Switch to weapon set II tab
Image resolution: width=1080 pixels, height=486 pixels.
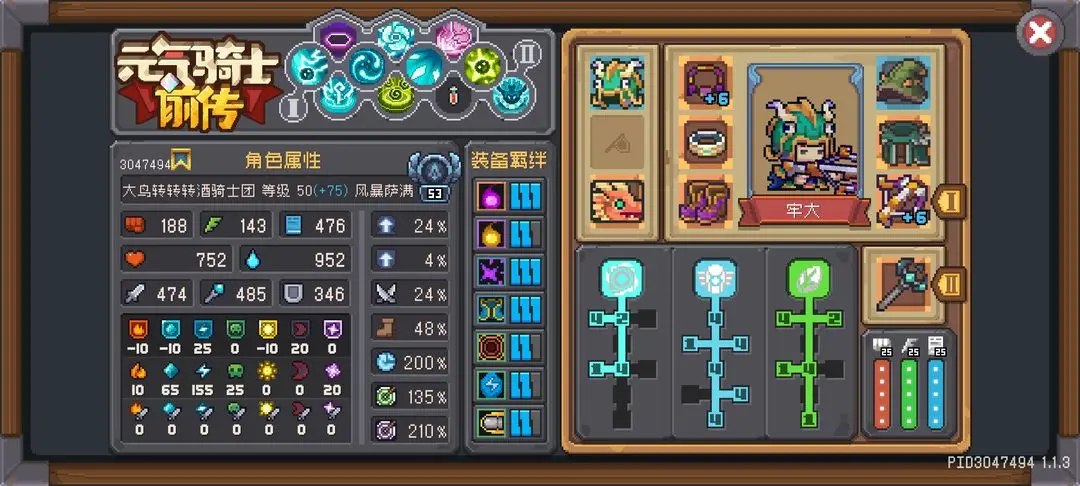tap(951, 285)
